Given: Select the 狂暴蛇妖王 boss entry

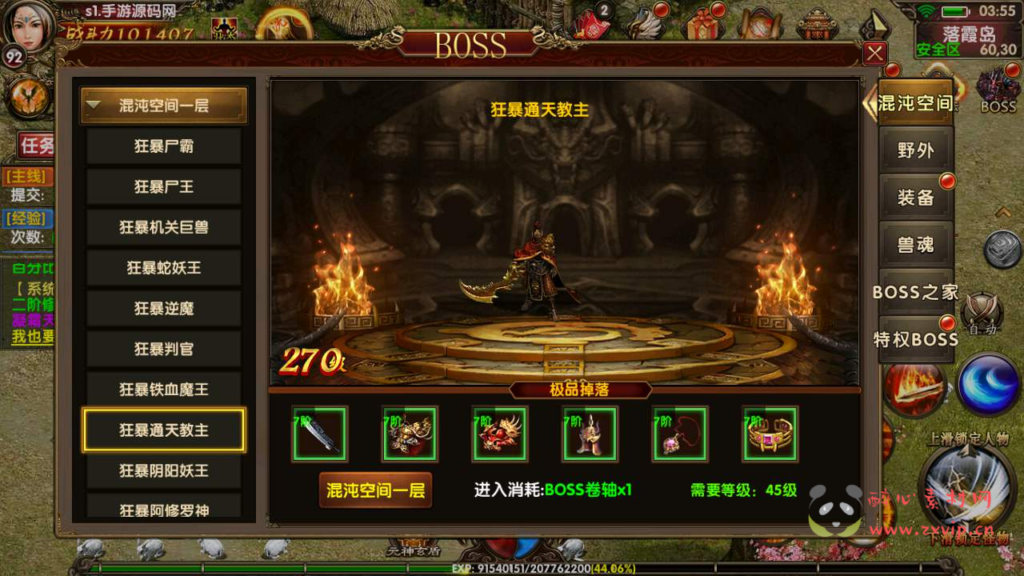Looking at the screenshot, I should [x=164, y=268].
